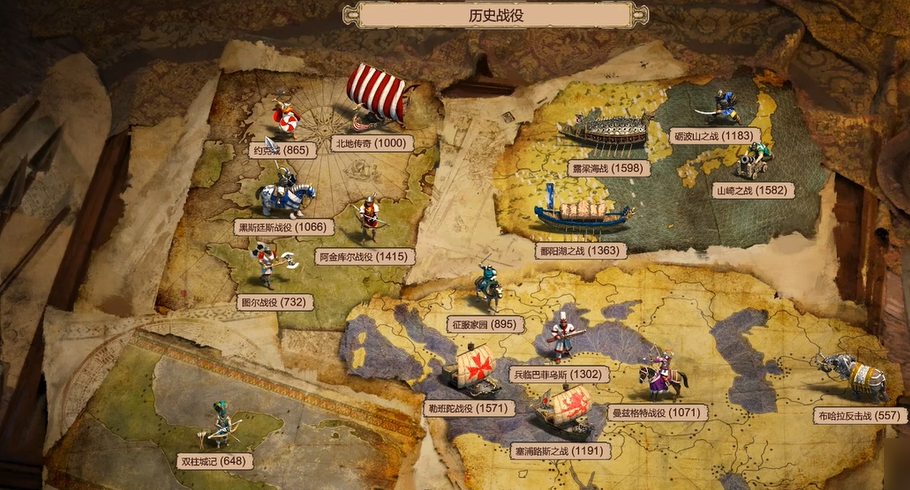Pick the 鄱阳湖之战 (1363) scenario

[581, 251]
